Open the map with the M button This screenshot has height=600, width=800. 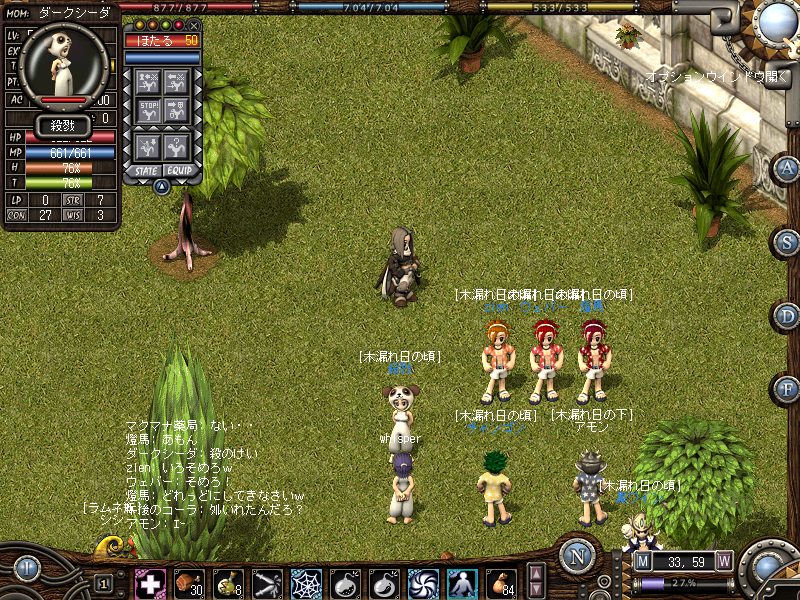pos(643,561)
